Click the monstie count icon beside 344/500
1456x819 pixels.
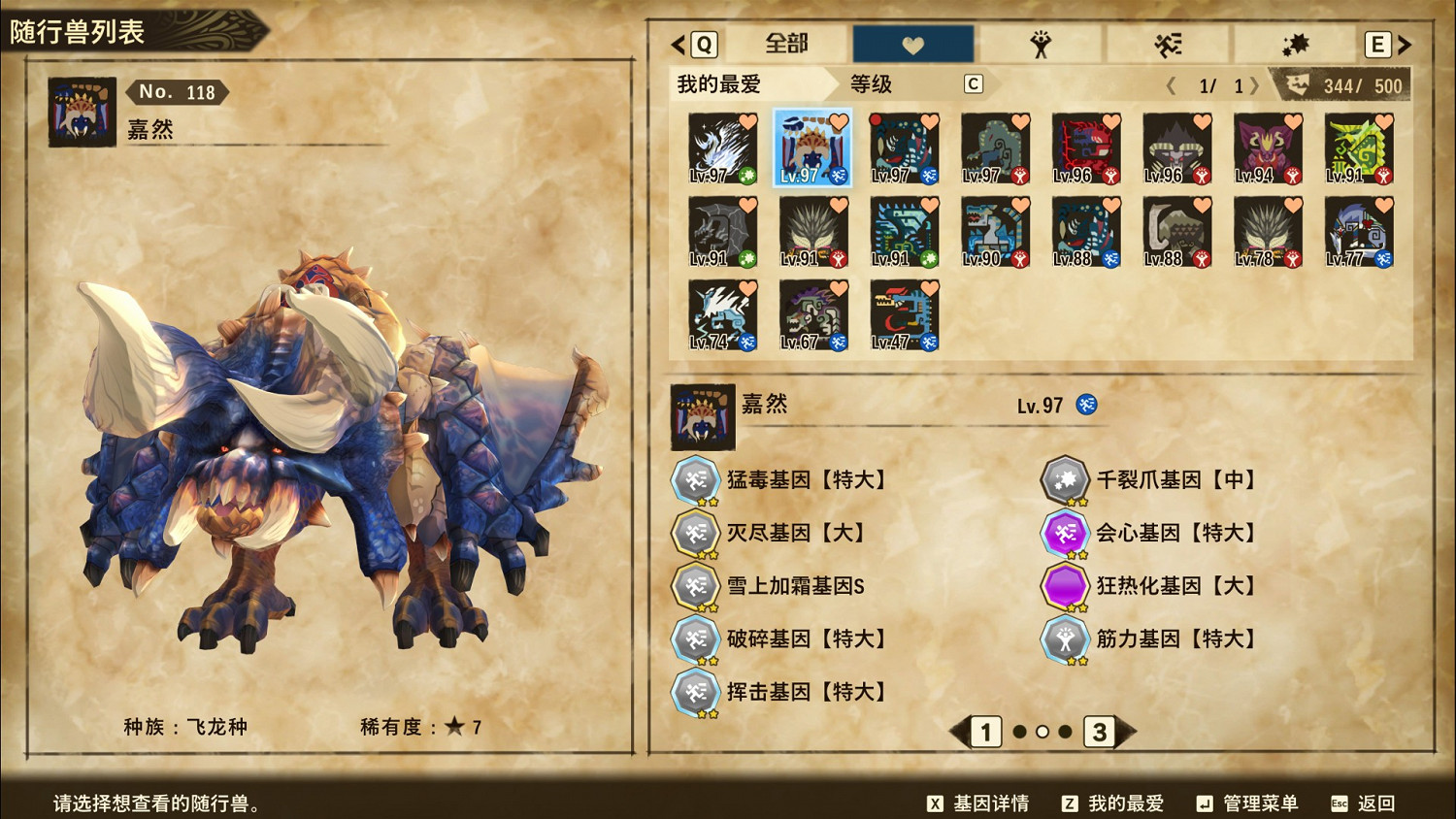[1298, 85]
